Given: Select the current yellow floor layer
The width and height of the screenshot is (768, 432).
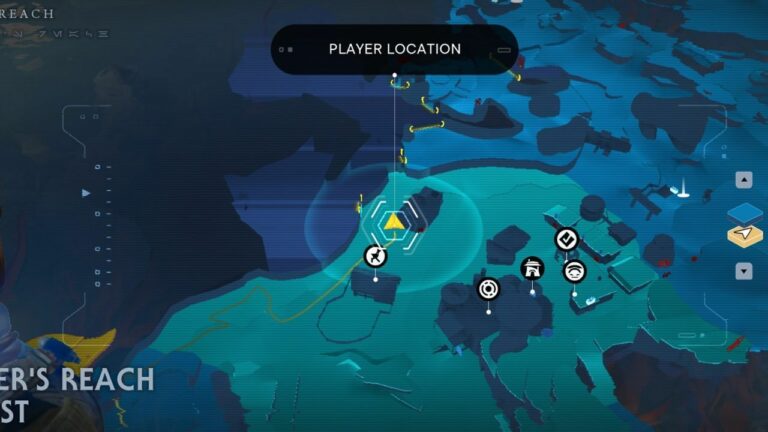Looking at the screenshot, I should (x=744, y=236).
